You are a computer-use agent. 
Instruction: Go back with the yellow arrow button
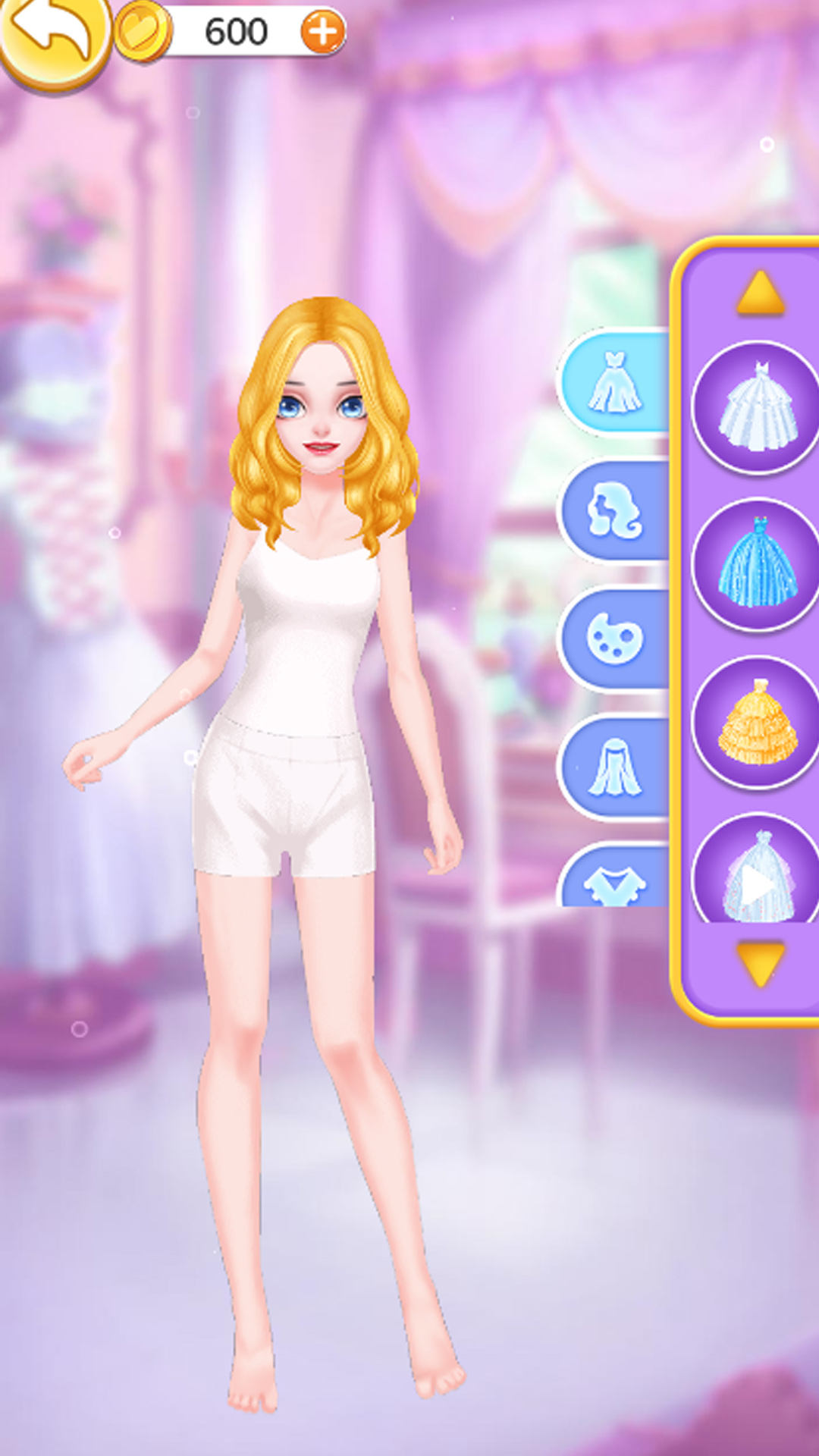pos(52,36)
